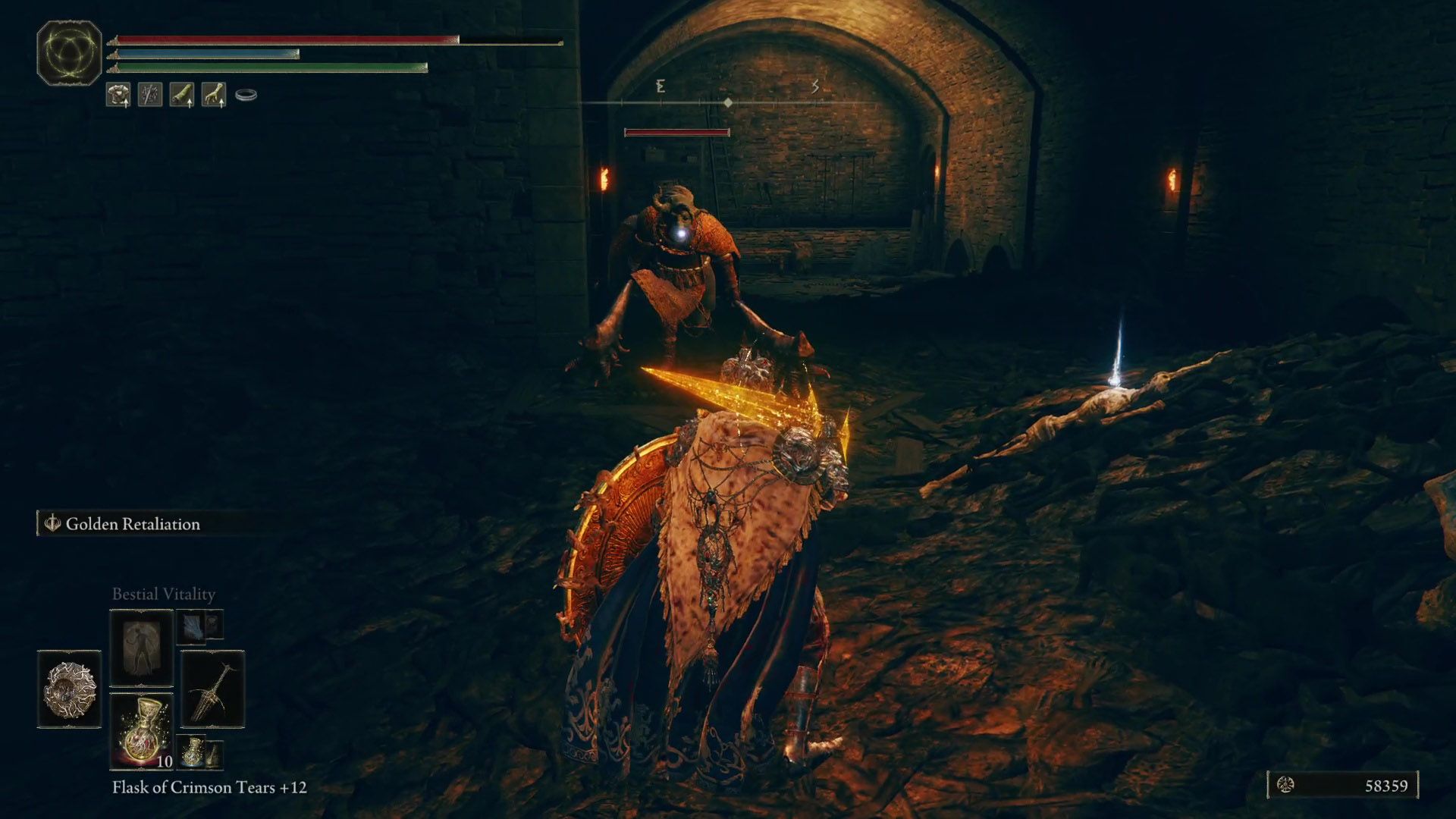Click the hand-with-arrow buff status icon
The image size is (1456, 819).
pyautogui.click(x=213, y=95)
